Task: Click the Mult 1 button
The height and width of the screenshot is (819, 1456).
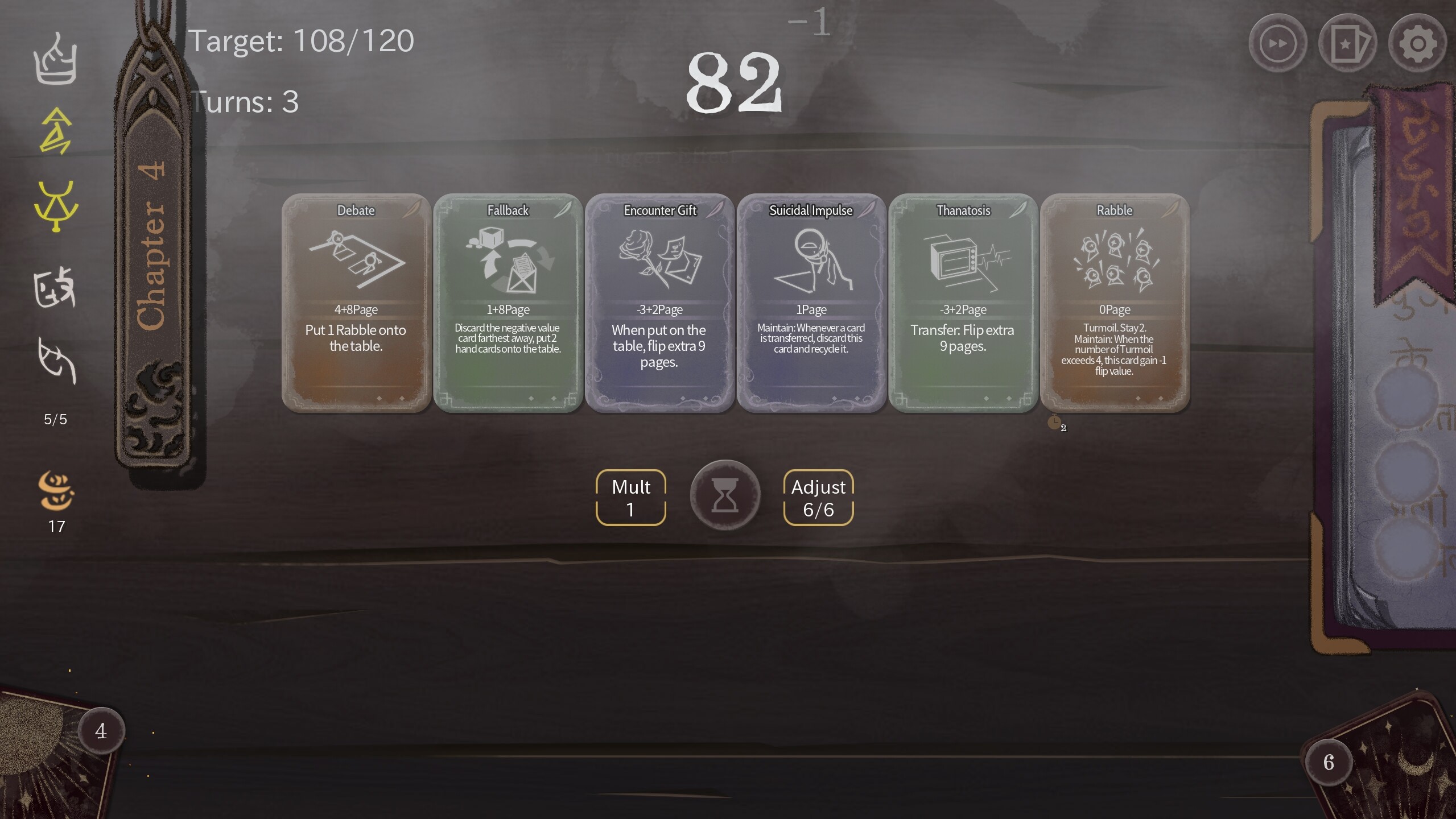Action: click(x=630, y=497)
